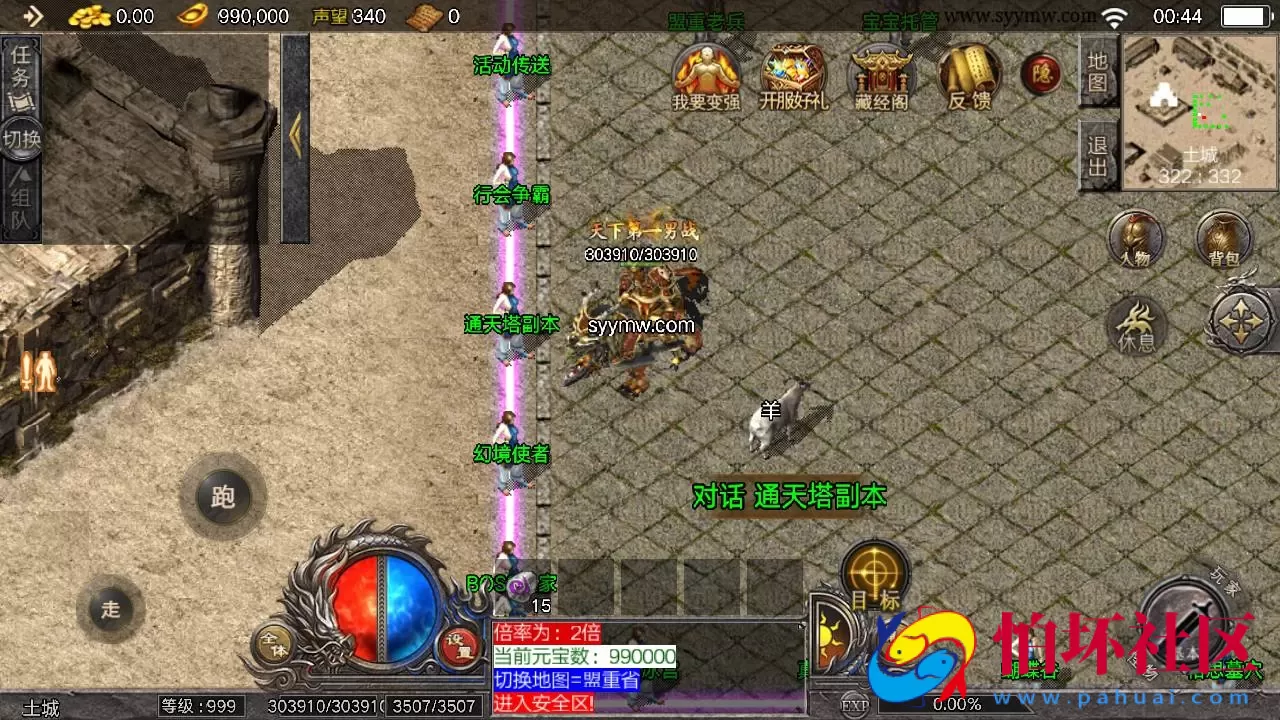Toggle the 隐 hide interface button
The image size is (1280, 720).
coord(1040,75)
